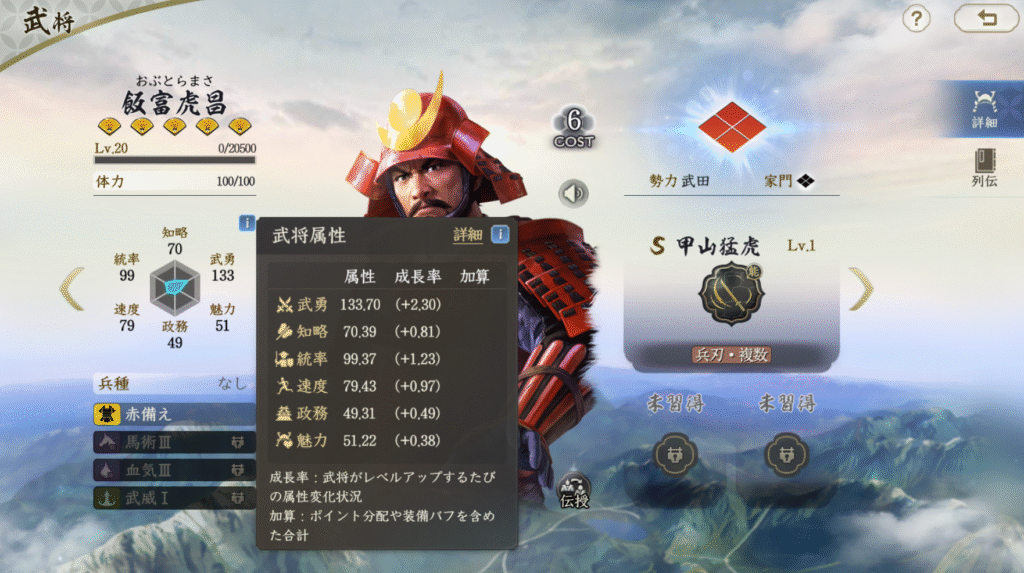This screenshot has height=573, width=1024.
Task: Show the previous general with left arrow
Action: [x=71, y=288]
